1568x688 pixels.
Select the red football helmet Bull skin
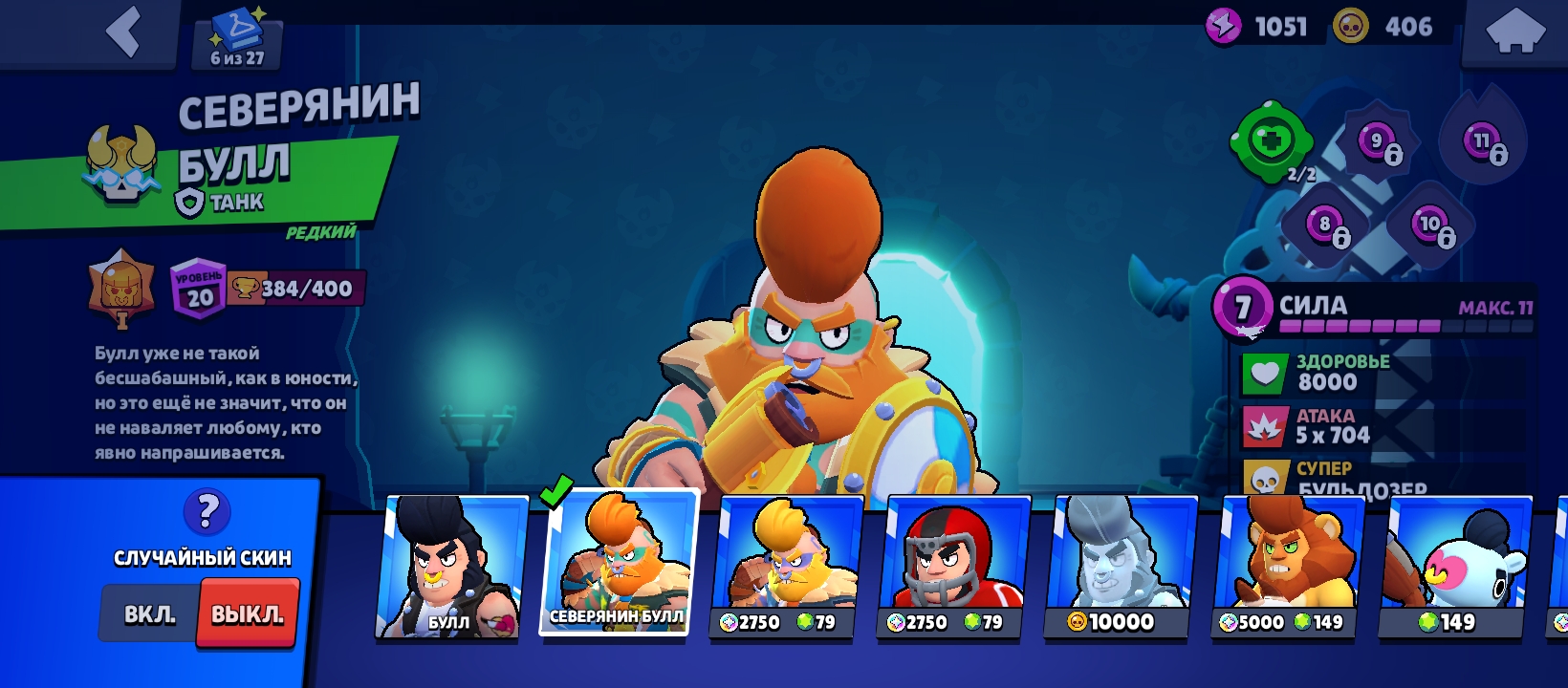click(952, 566)
